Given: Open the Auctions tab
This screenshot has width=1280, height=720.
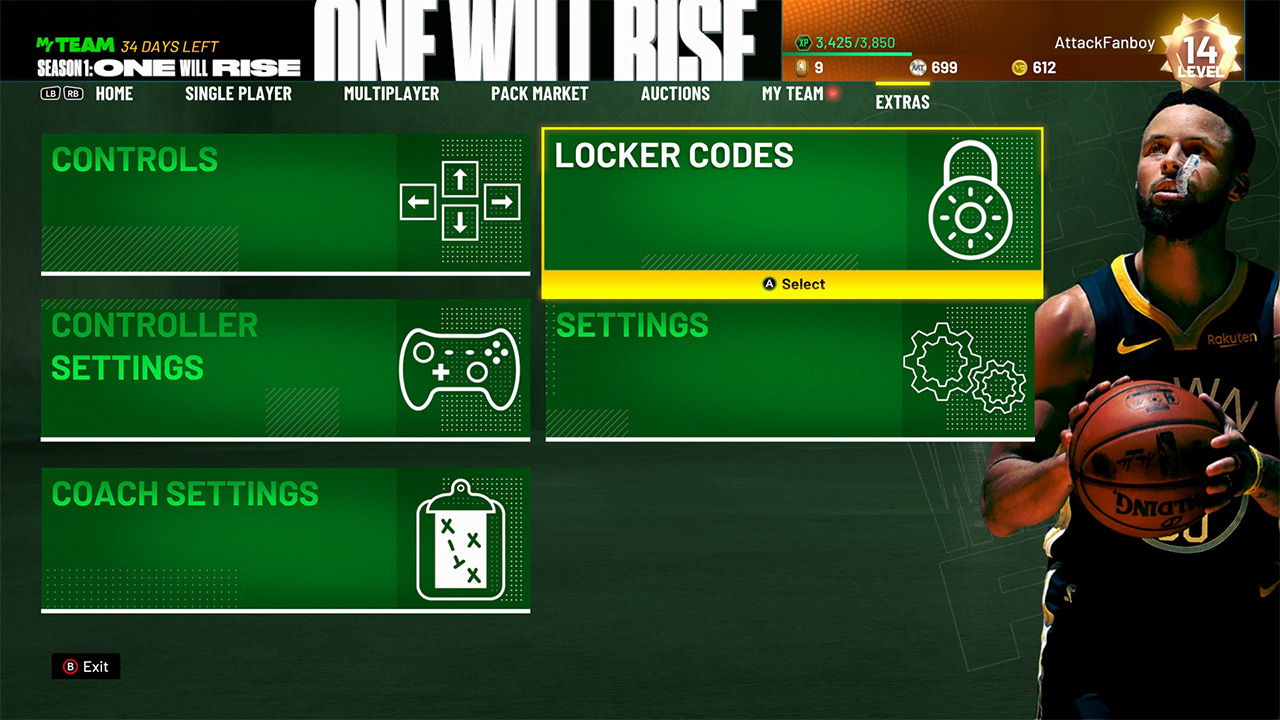Looking at the screenshot, I should pos(675,93).
